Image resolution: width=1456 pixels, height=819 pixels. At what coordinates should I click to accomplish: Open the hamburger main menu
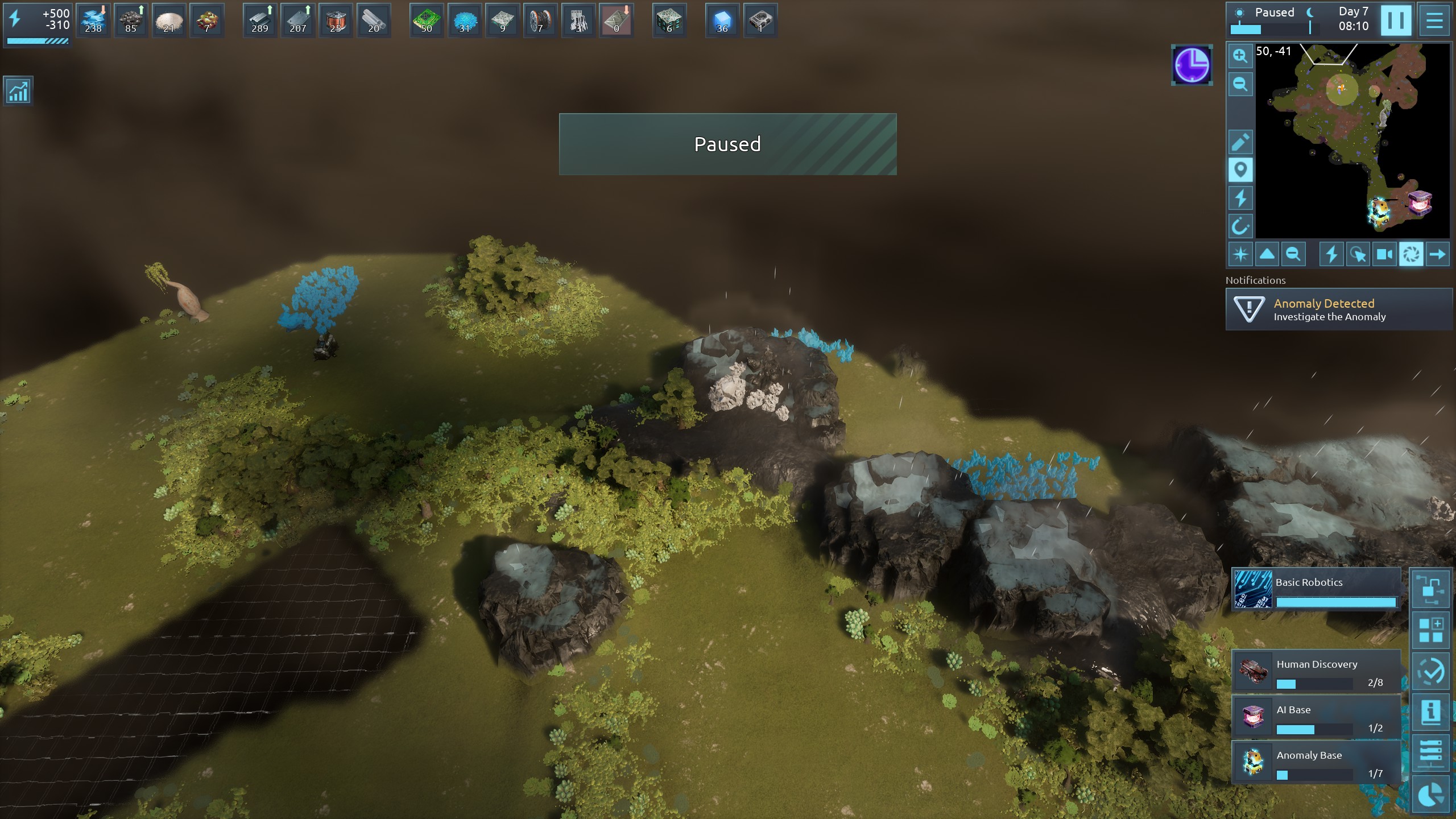[1434, 20]
